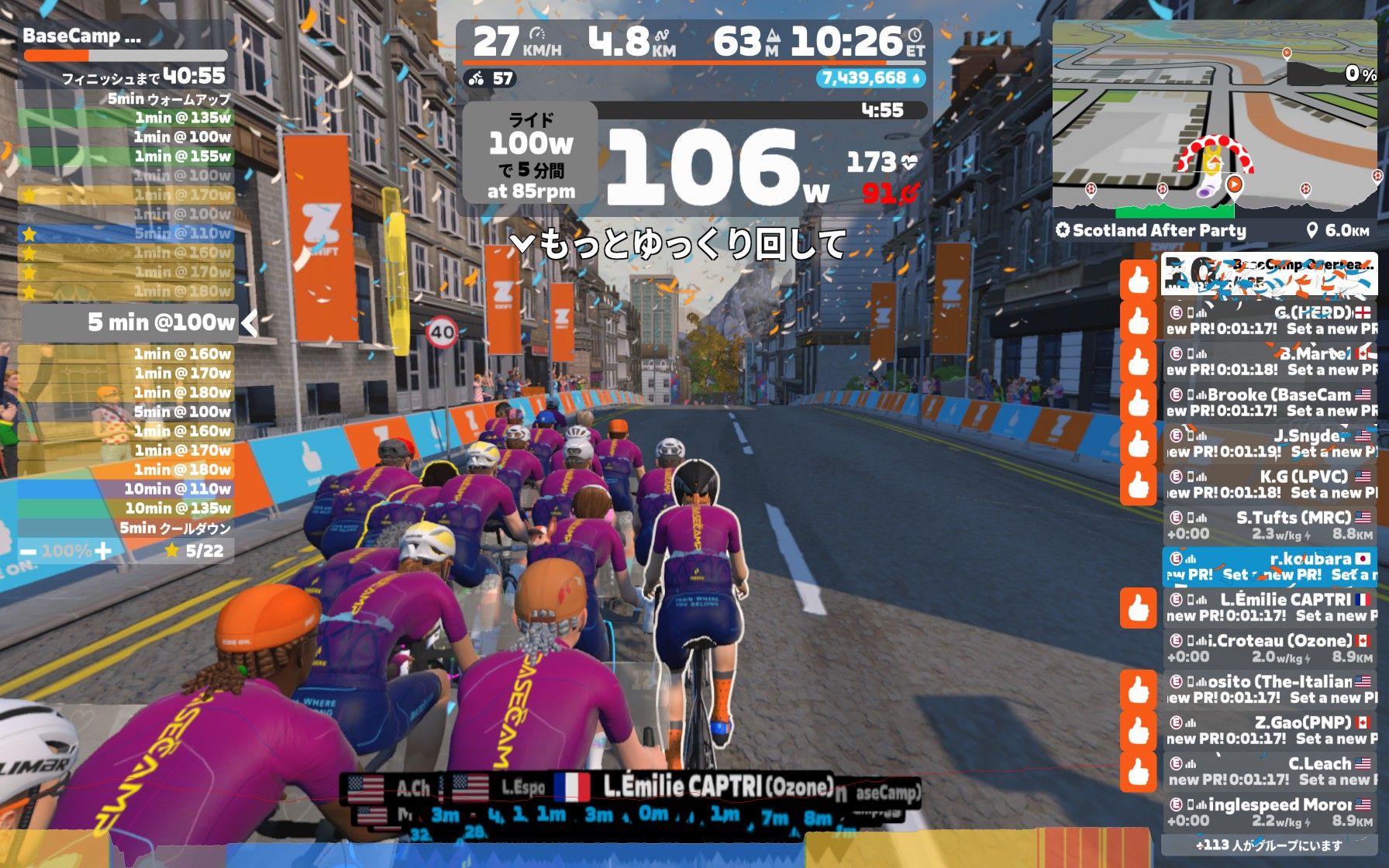The width and height of the screenshot is (1389, 868).
Task: Expand the +113 riders in group footer
Action: coord(1270,846)
